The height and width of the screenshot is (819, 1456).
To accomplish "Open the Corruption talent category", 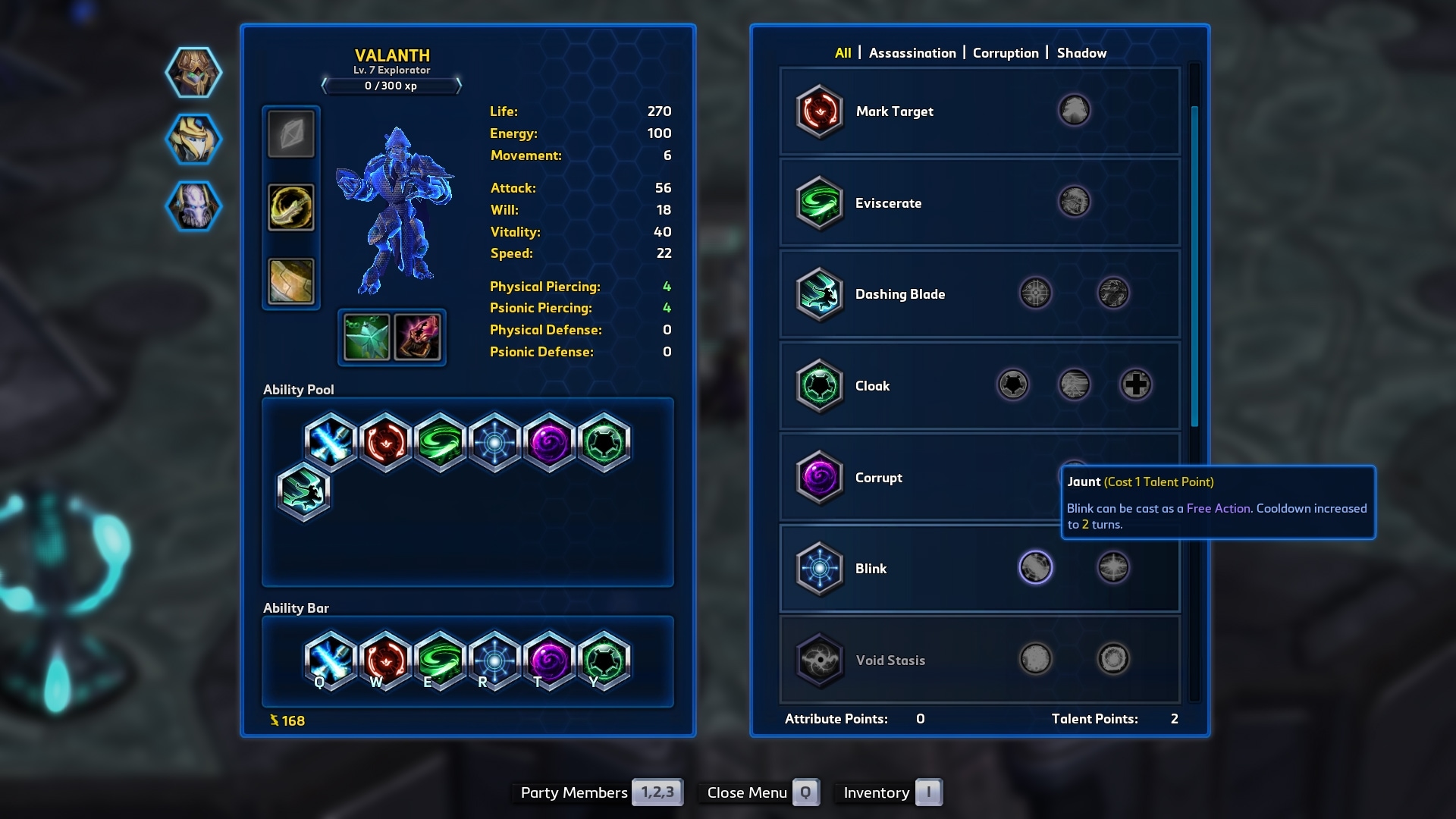I will pos(1006,53).
